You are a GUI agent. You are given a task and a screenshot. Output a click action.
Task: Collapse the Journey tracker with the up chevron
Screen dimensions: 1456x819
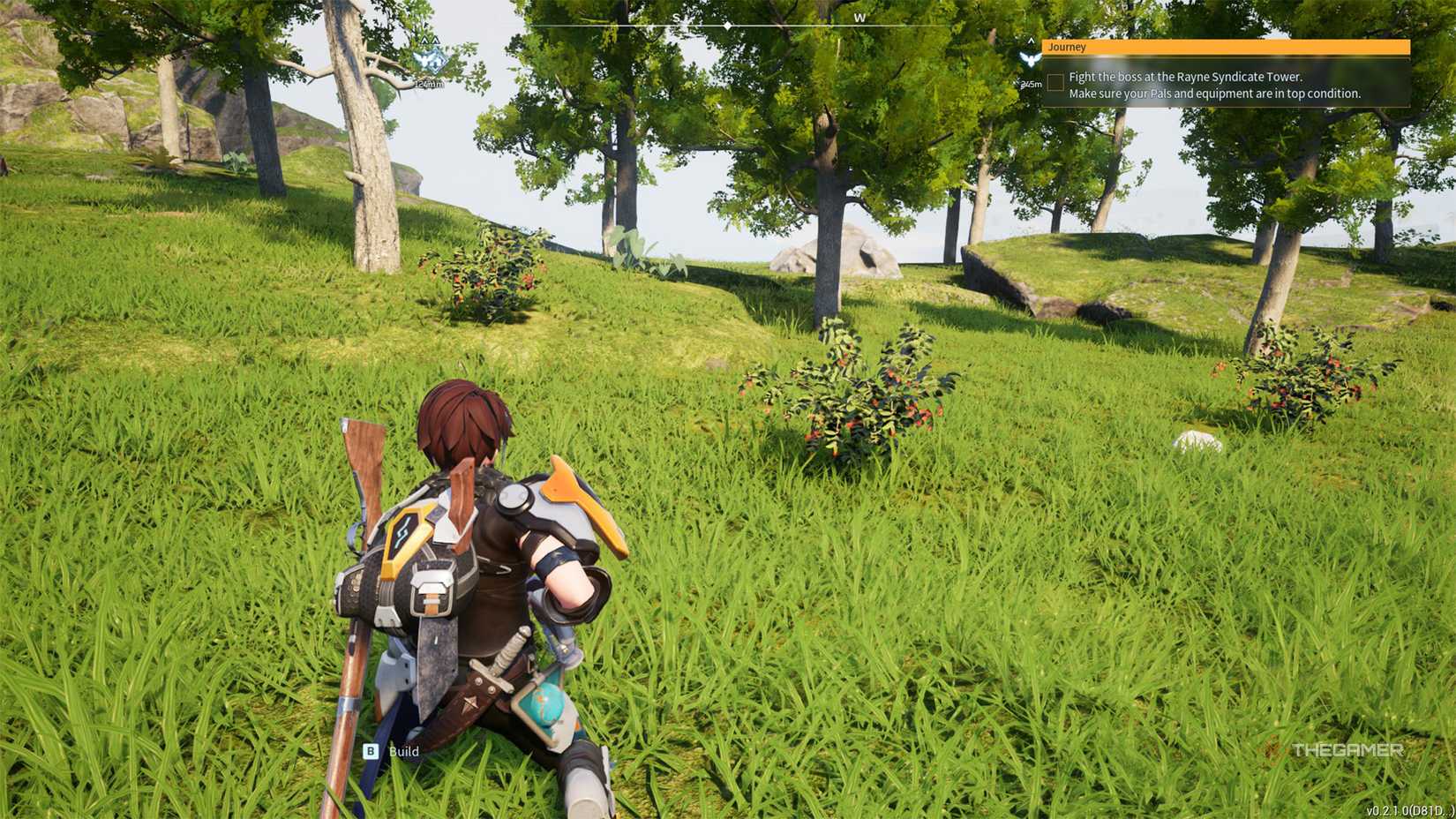pos(1031,41)
